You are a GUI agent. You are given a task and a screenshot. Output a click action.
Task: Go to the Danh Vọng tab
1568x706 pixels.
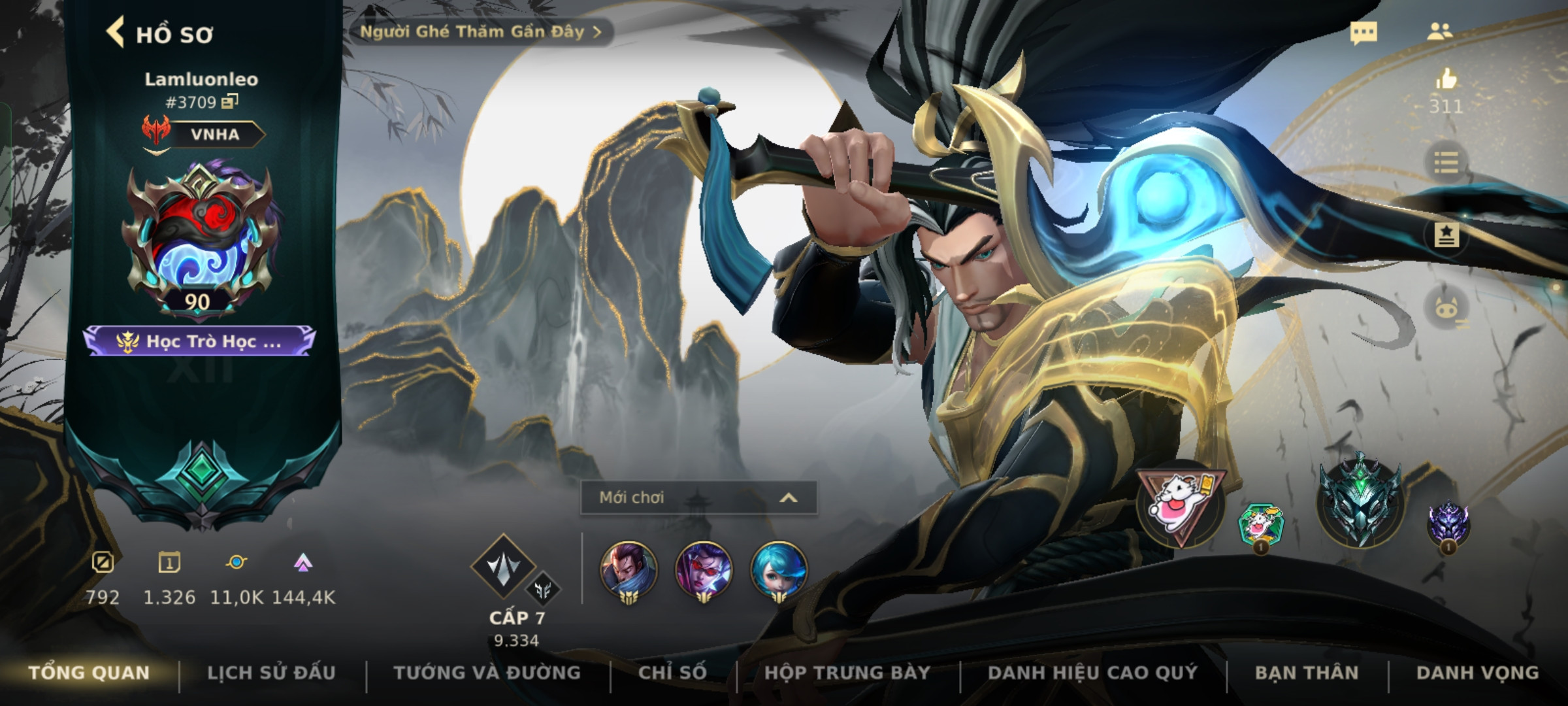(1477, 673)
